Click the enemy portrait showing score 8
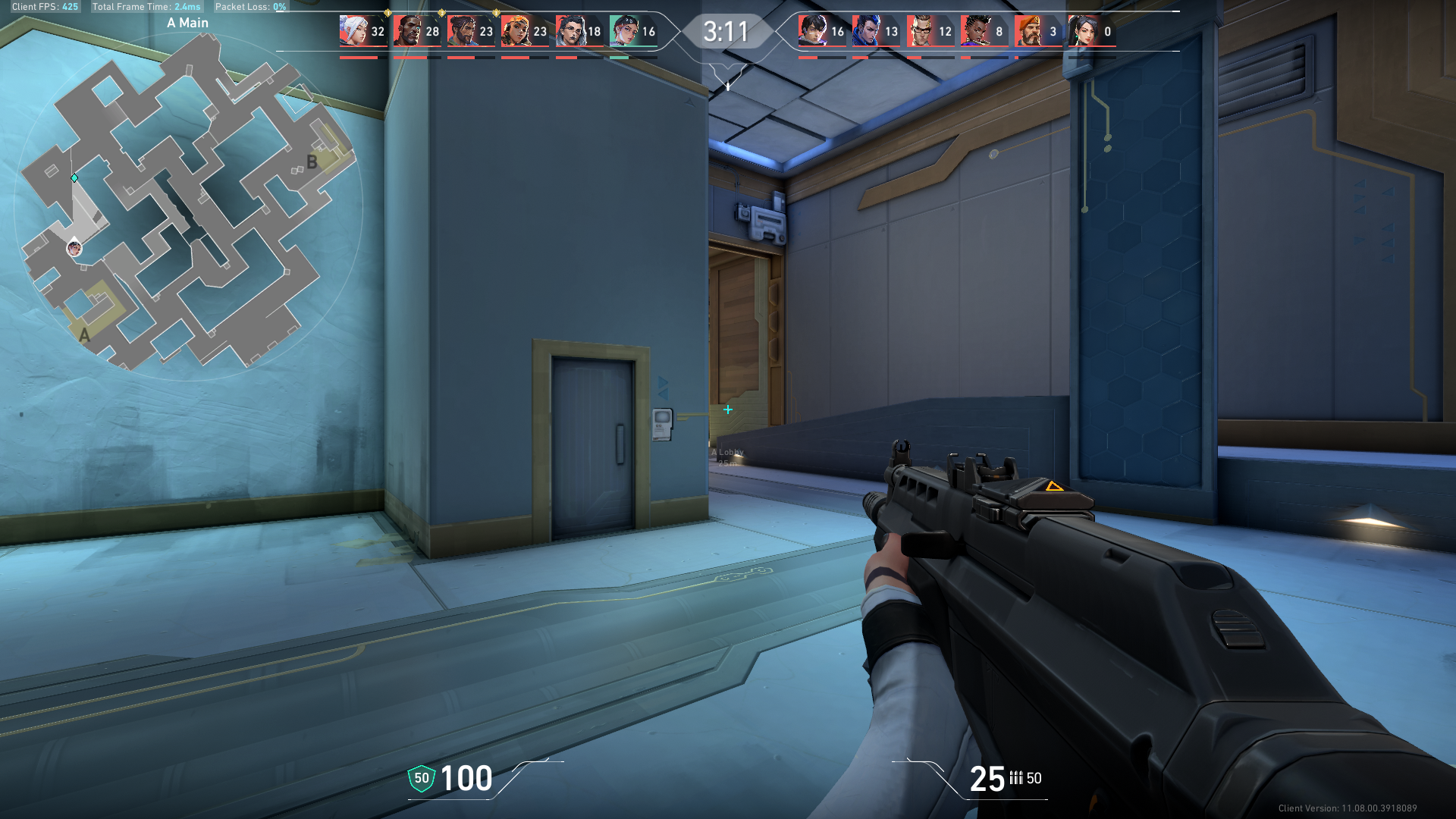Image resolution: width=1456 pixels, height=819 pixels. coord(974,31)
